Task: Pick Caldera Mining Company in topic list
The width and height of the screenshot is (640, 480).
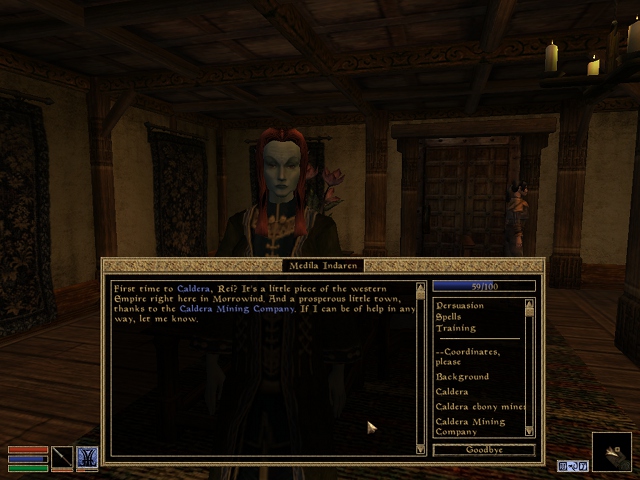Action: pos(470,427)
